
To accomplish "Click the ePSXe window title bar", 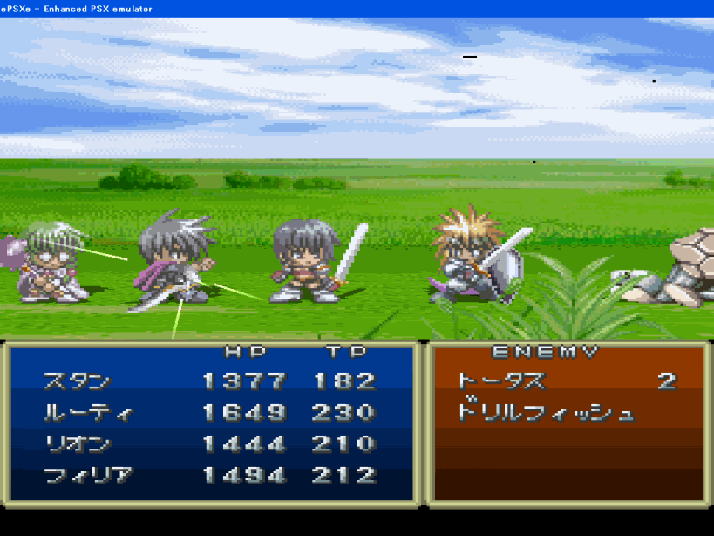I will 357,8.
